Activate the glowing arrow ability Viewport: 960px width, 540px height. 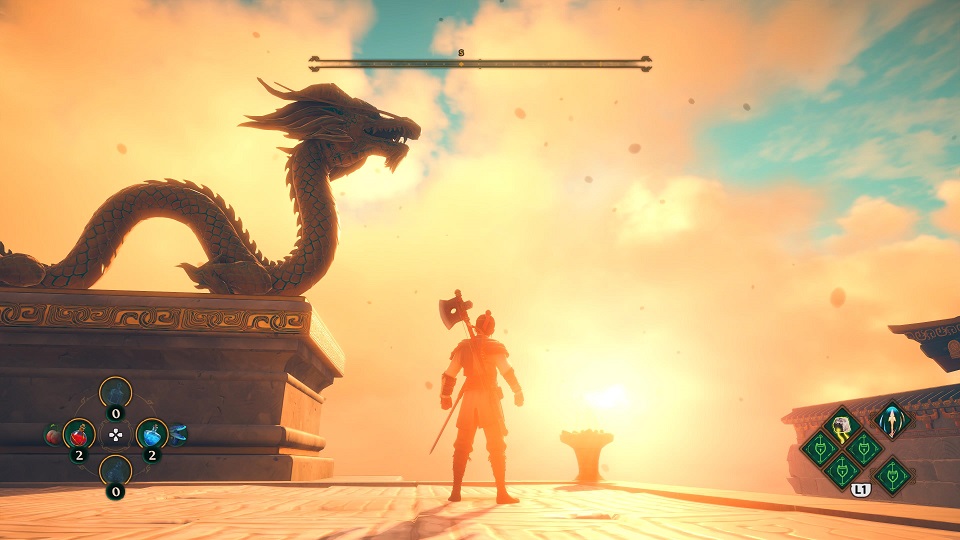click(890, 421)
